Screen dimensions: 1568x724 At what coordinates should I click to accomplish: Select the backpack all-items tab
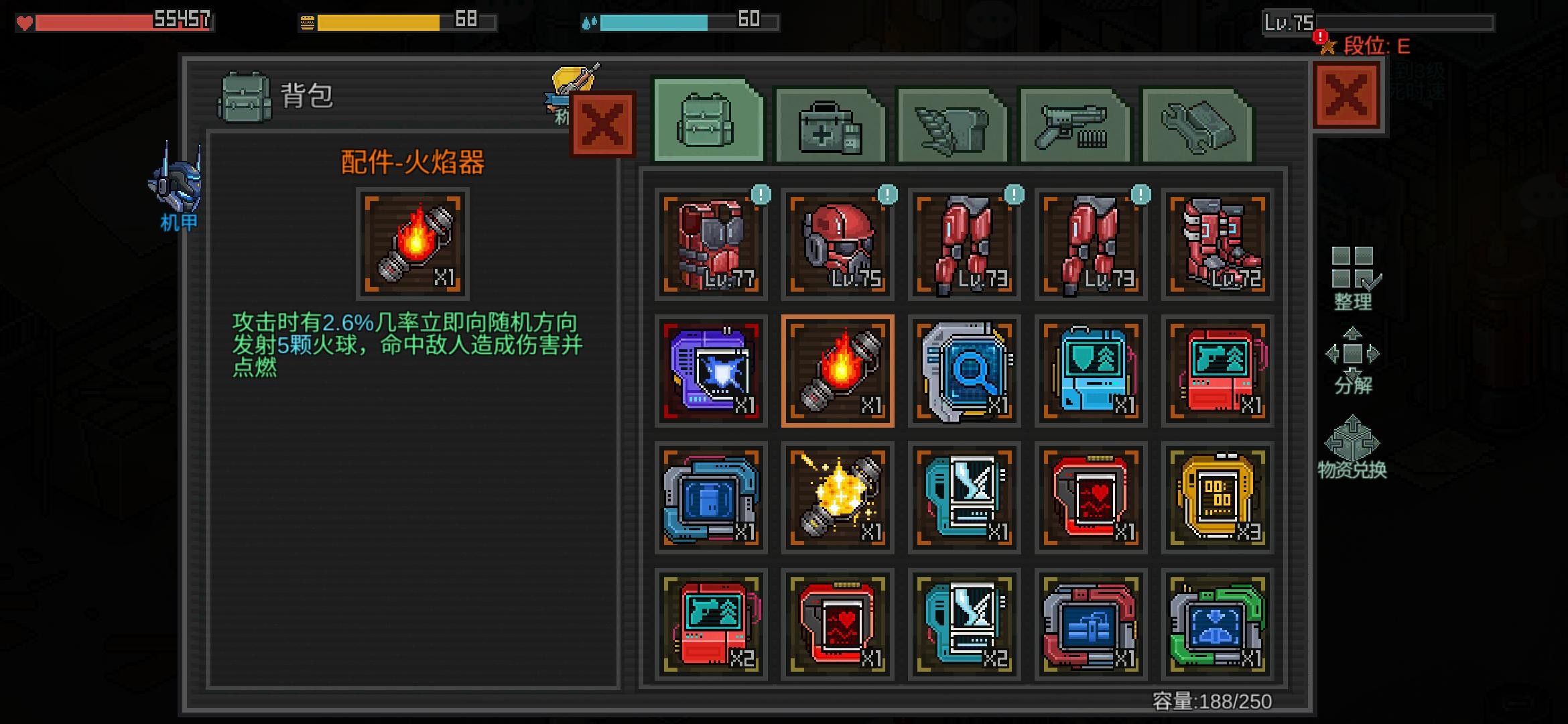(708, 123)
